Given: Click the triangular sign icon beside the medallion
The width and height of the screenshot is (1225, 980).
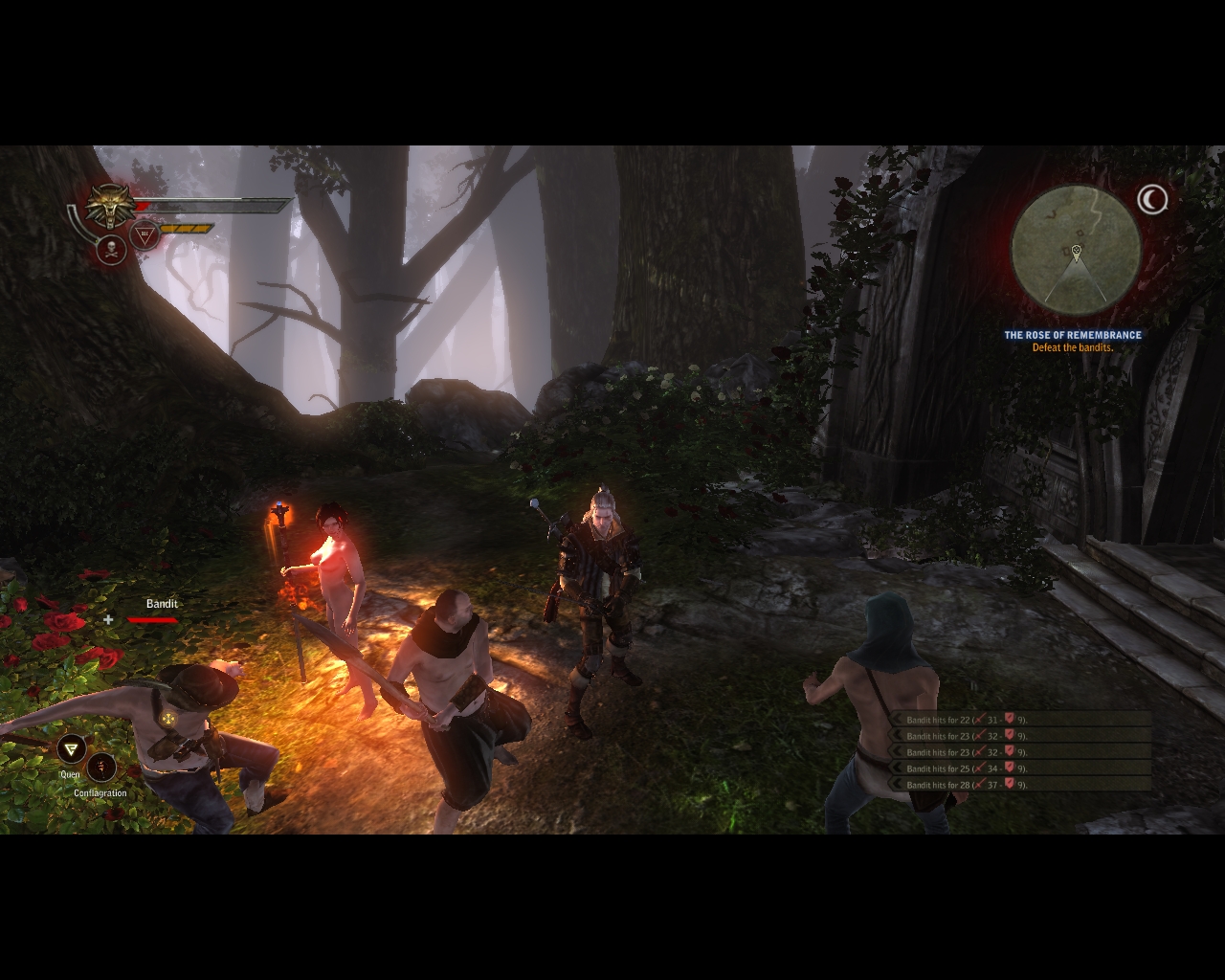Looking at the screenshot, I should click(145, 234).
